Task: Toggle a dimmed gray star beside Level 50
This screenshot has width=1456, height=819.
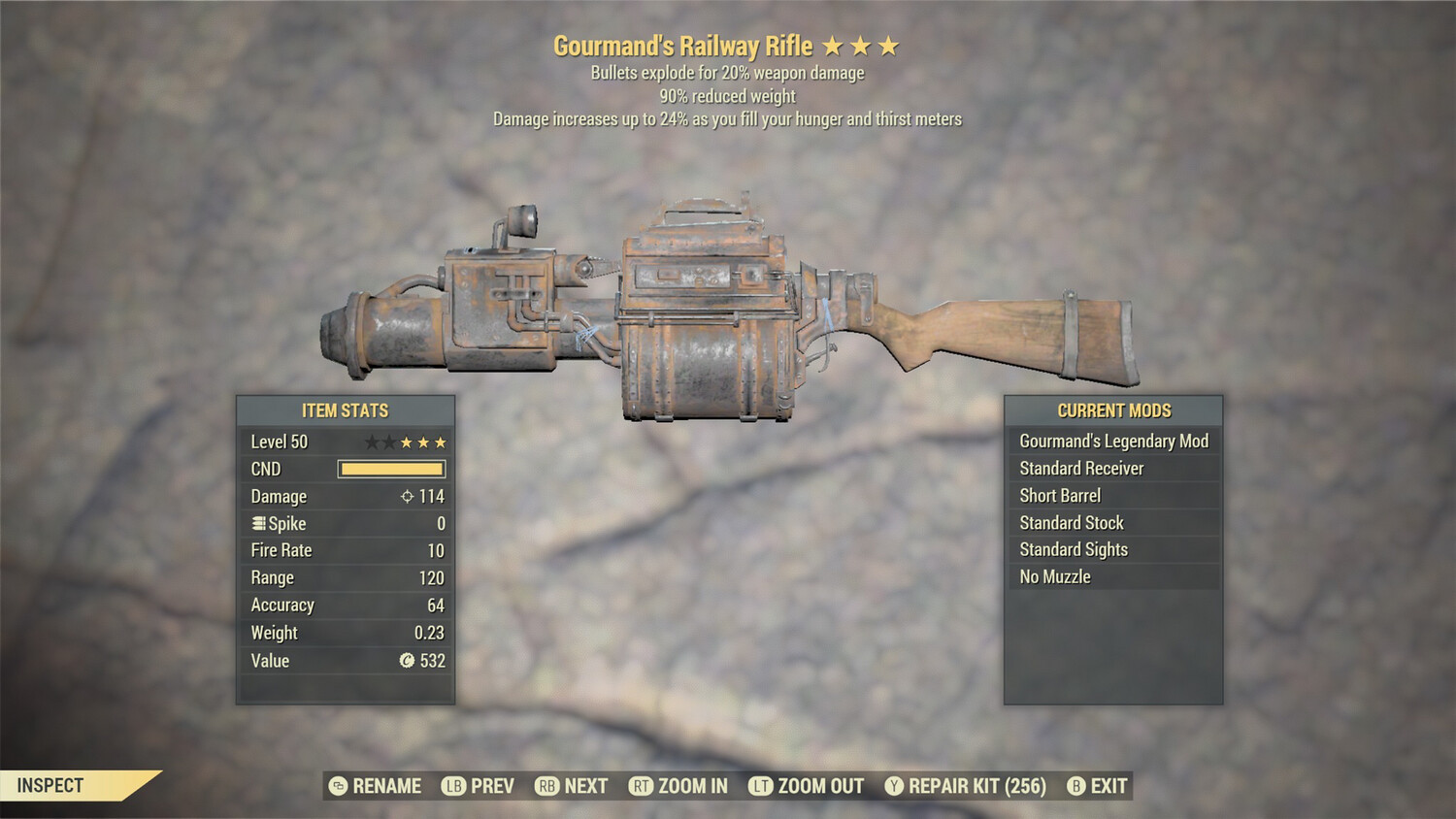Action: tap(374, 442)
